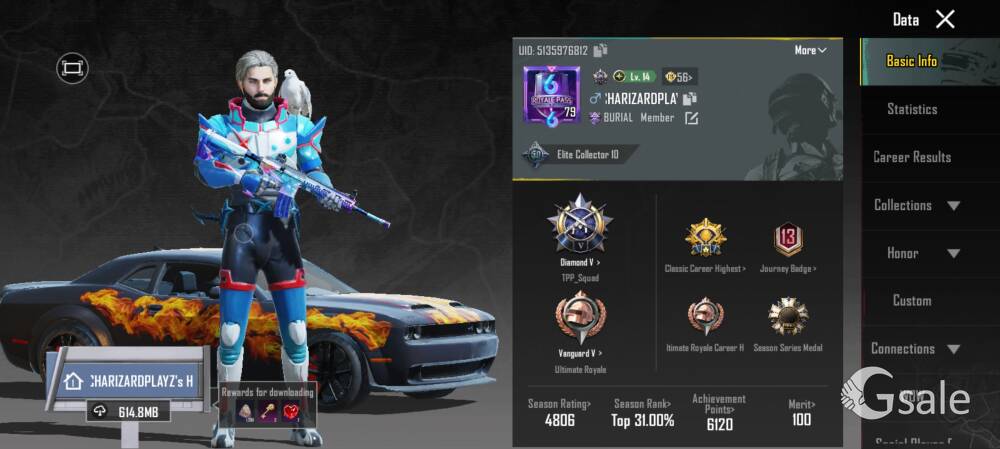The width and height of the screenshot is (1000, 449).
Task: Open Classic Career Highest badge
Action: point(705,240)
